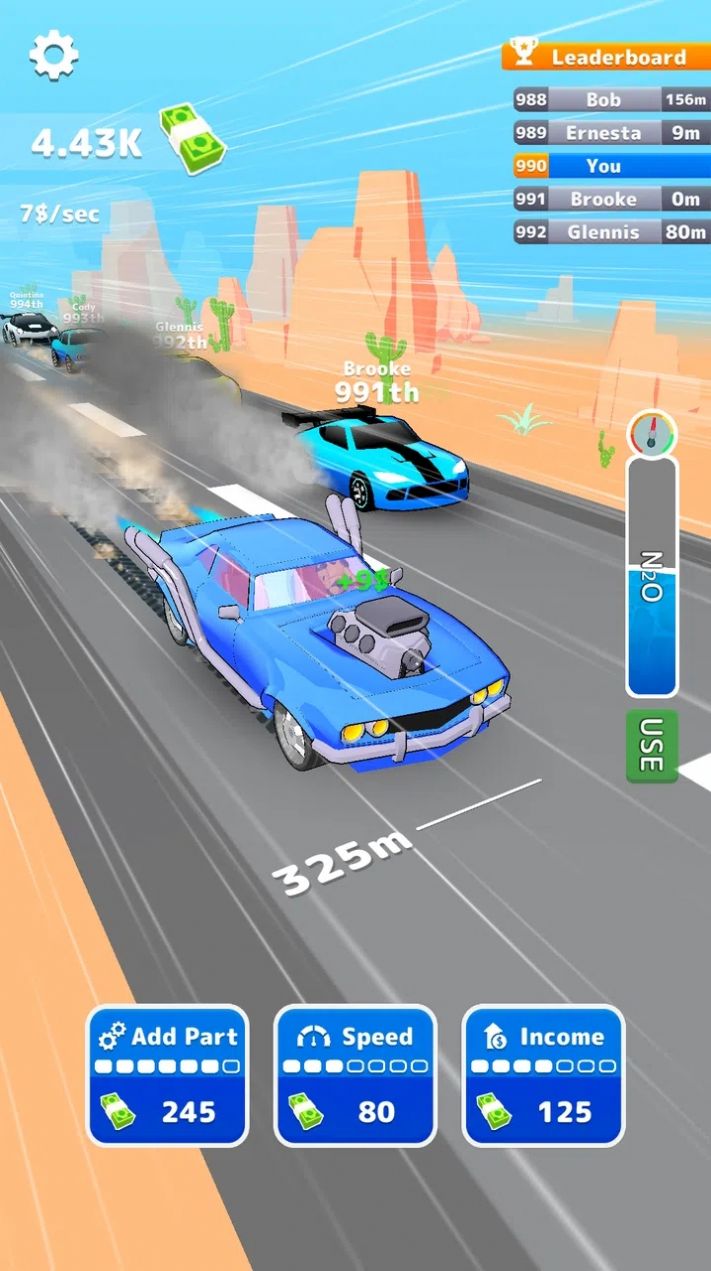Buy the Add Part upgrade for 245
The image size is (711, 1271).
(167, 1075)
